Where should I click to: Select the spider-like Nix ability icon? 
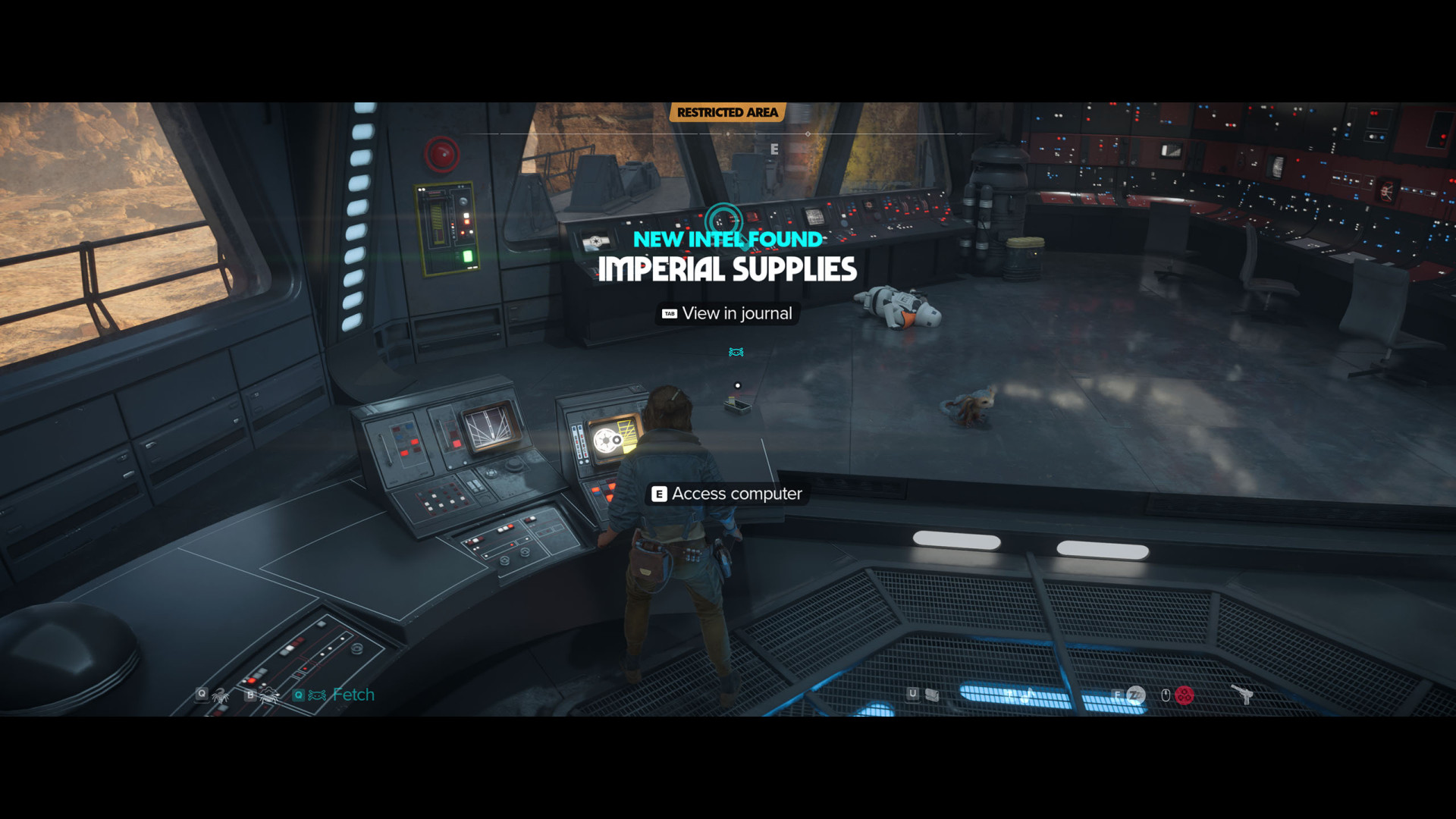click(221, 695)
